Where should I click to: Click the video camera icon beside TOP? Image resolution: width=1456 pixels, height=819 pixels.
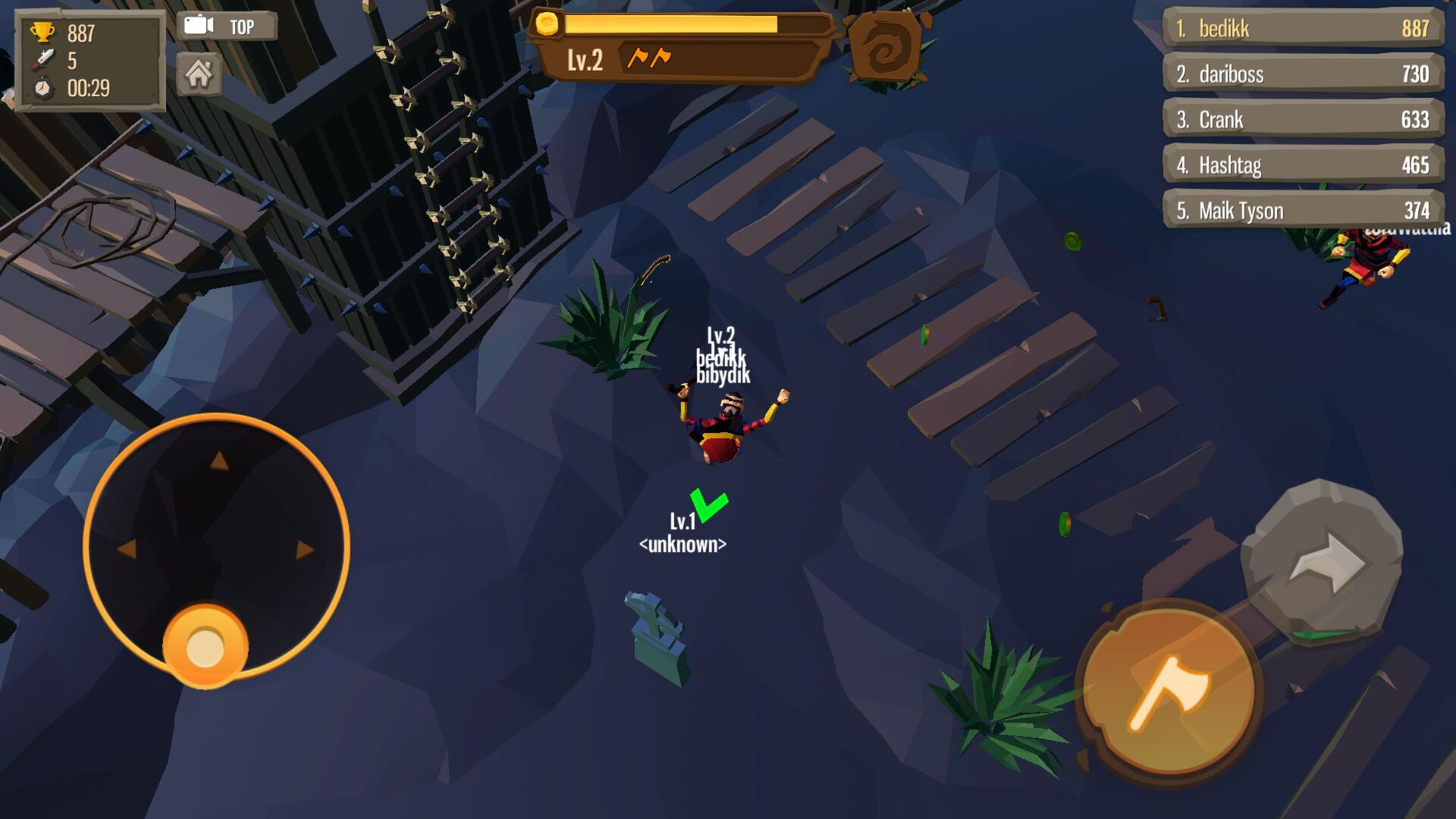click(x=199, y=25)
